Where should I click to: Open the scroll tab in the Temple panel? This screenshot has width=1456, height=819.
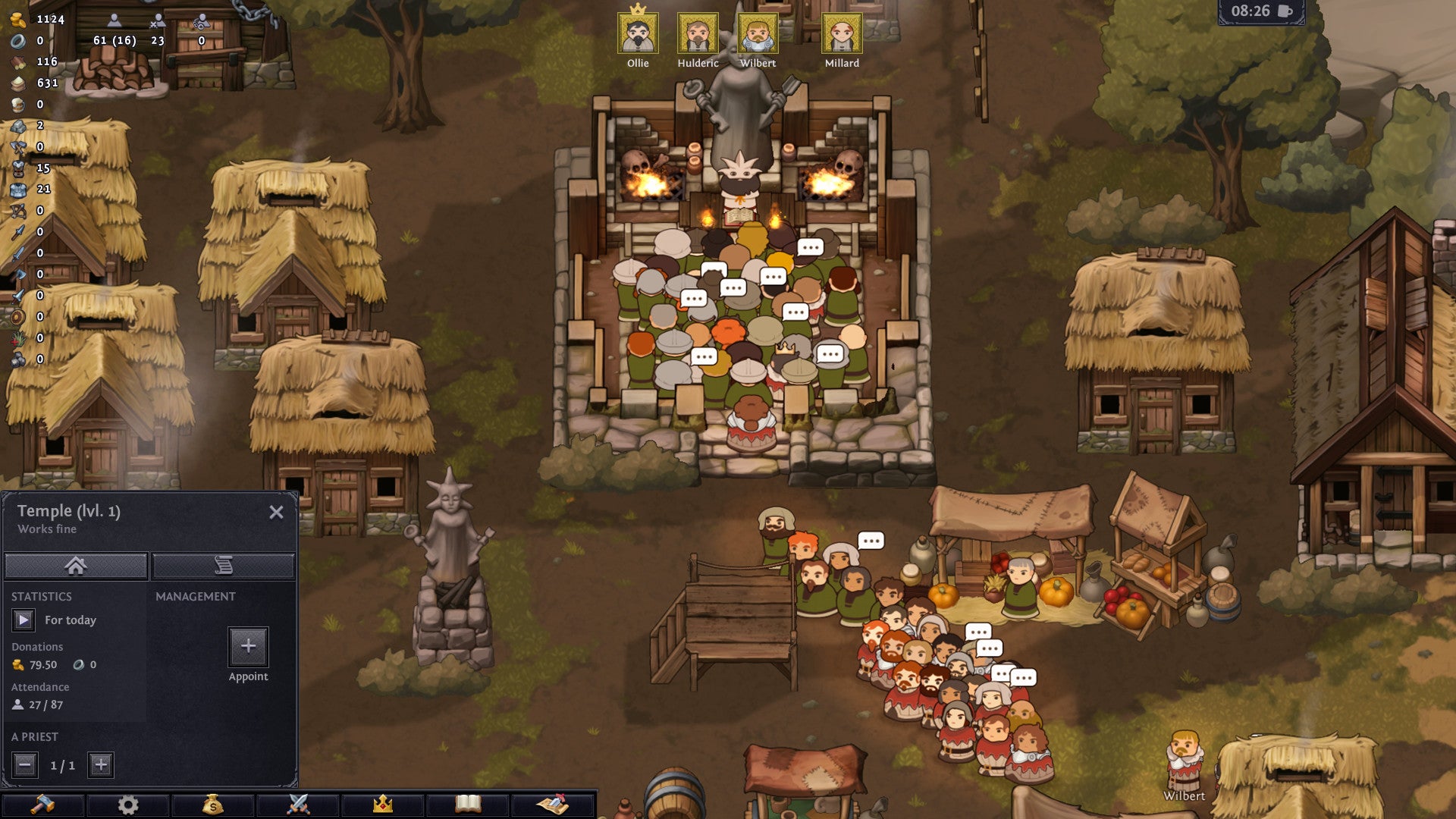[224, 564]
